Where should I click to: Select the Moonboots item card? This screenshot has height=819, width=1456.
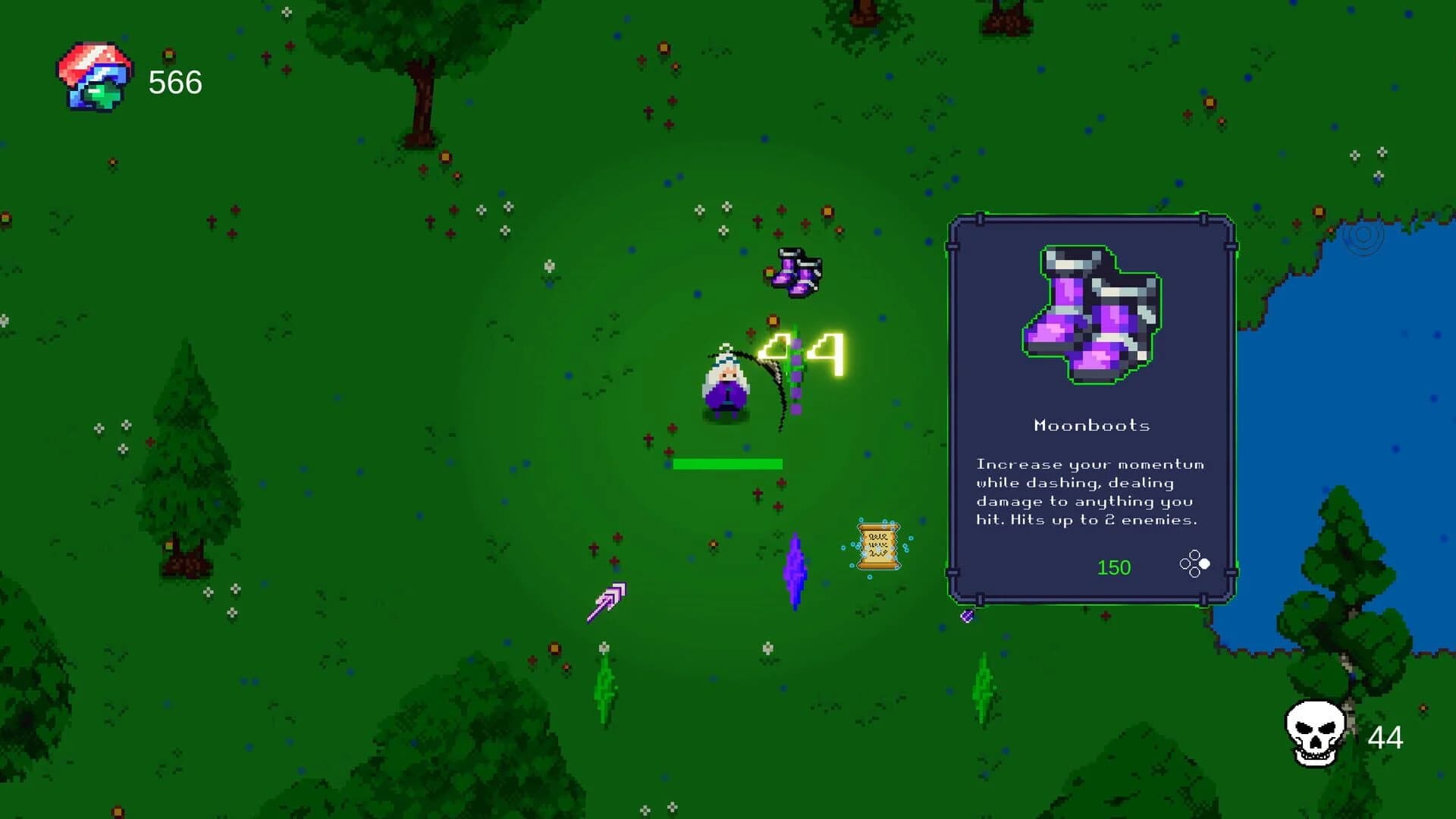coord(1091,409)
